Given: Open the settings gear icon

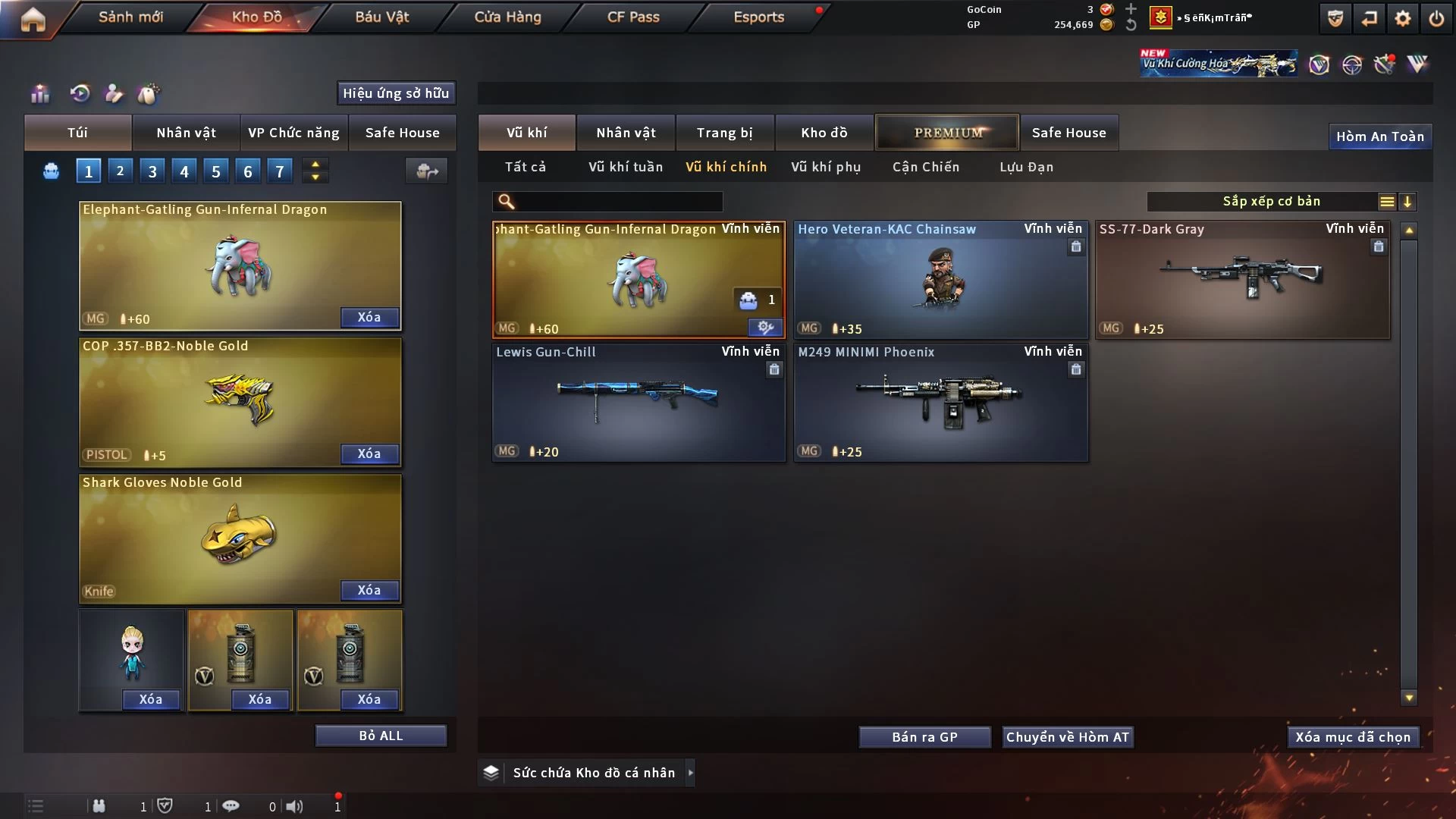Looking at the screenshot, I should tap(1402, 18).
